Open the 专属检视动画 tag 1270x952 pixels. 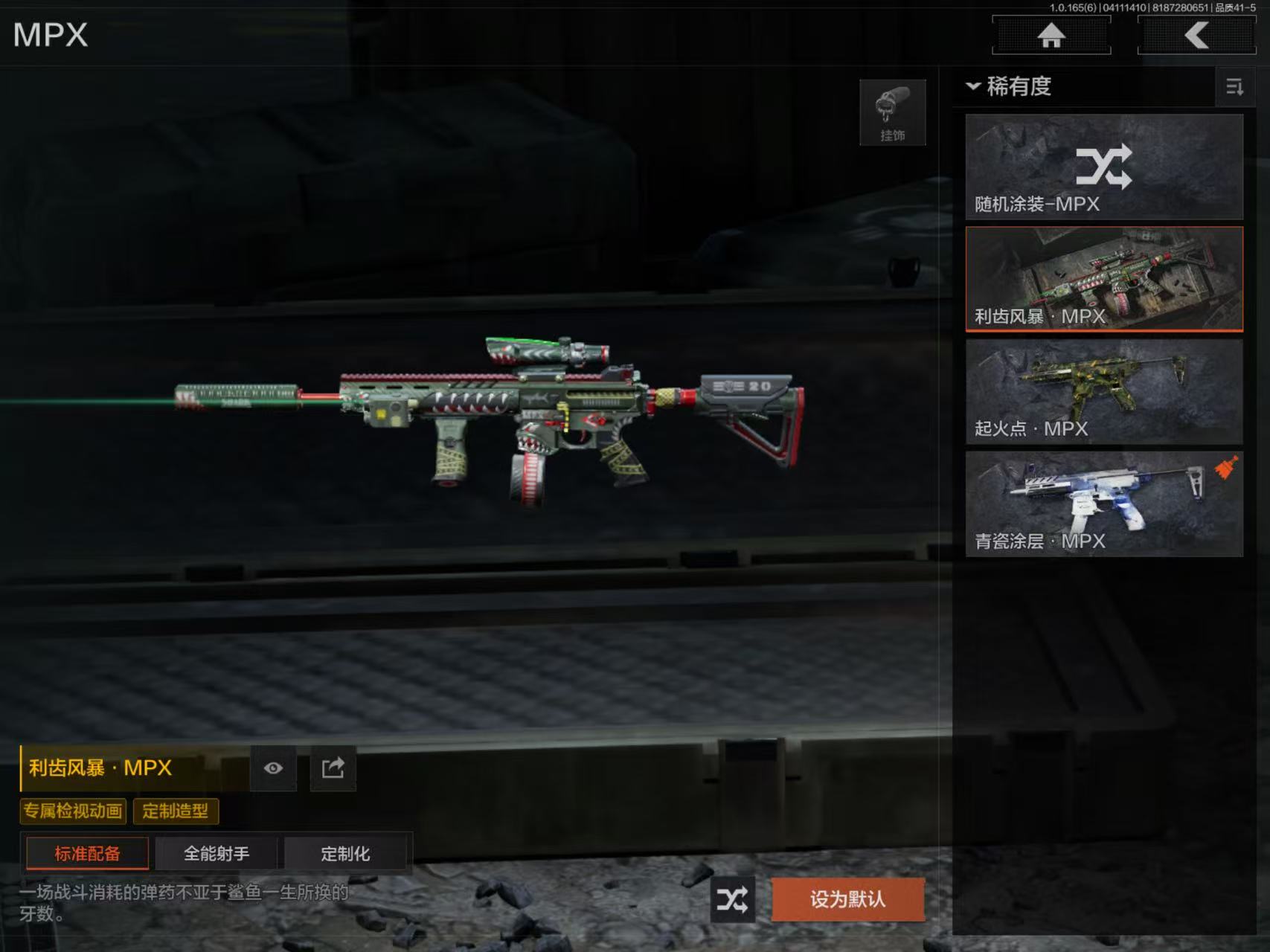tap(73, 811)
